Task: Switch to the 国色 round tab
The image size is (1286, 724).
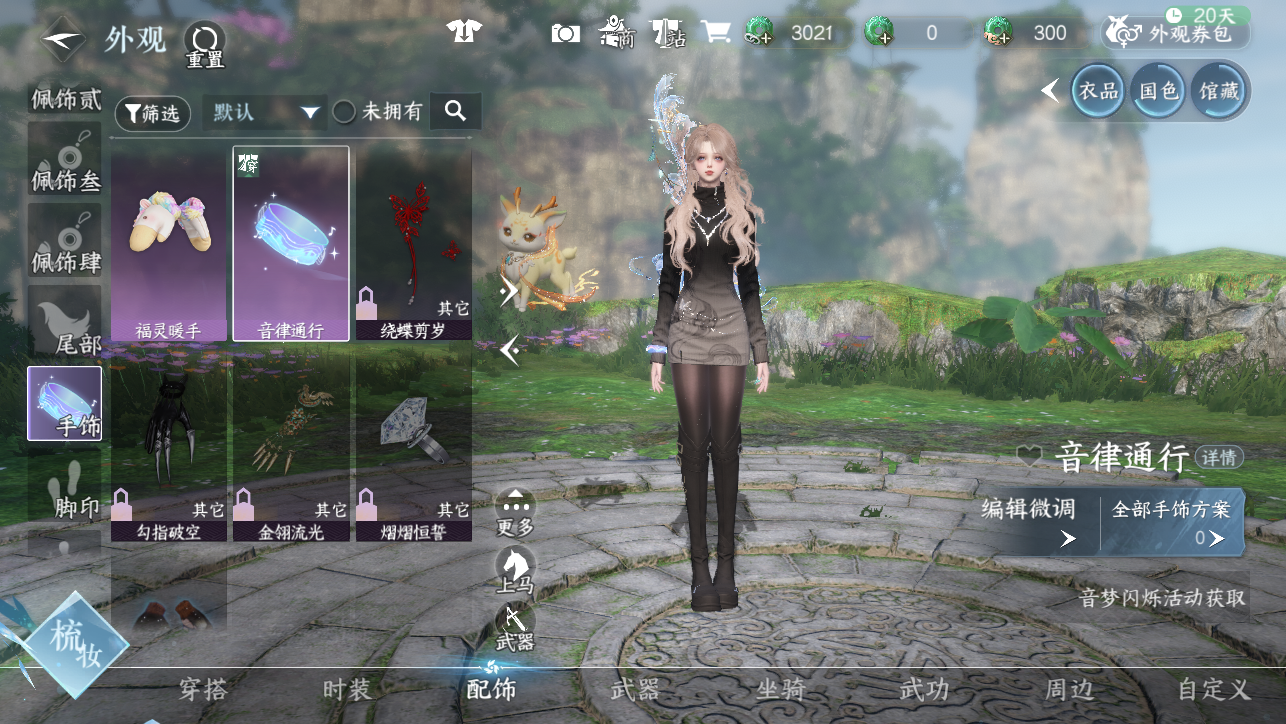Action: [1158, 91]
